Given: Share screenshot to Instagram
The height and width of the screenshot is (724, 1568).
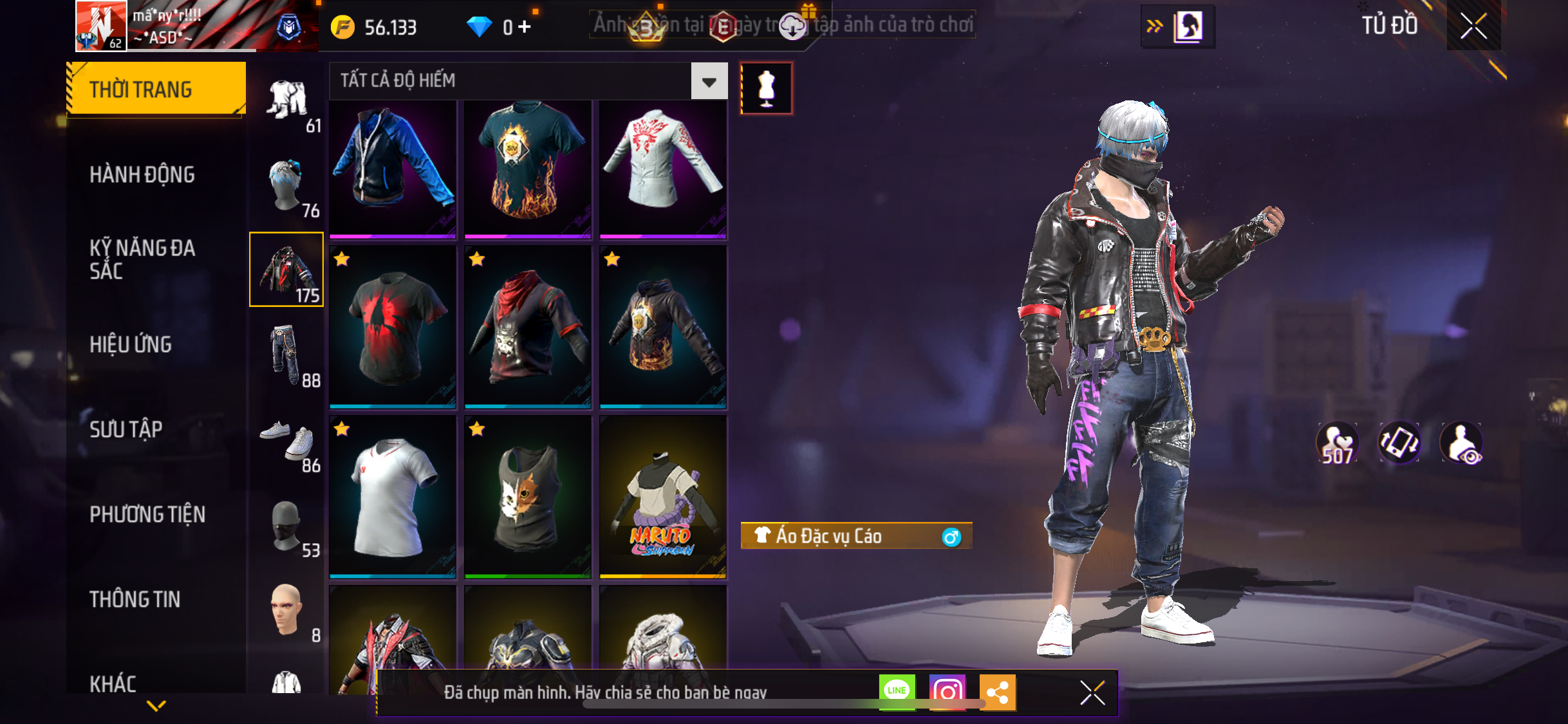Looking at the screenshot, I should click(x=947, y=692).
